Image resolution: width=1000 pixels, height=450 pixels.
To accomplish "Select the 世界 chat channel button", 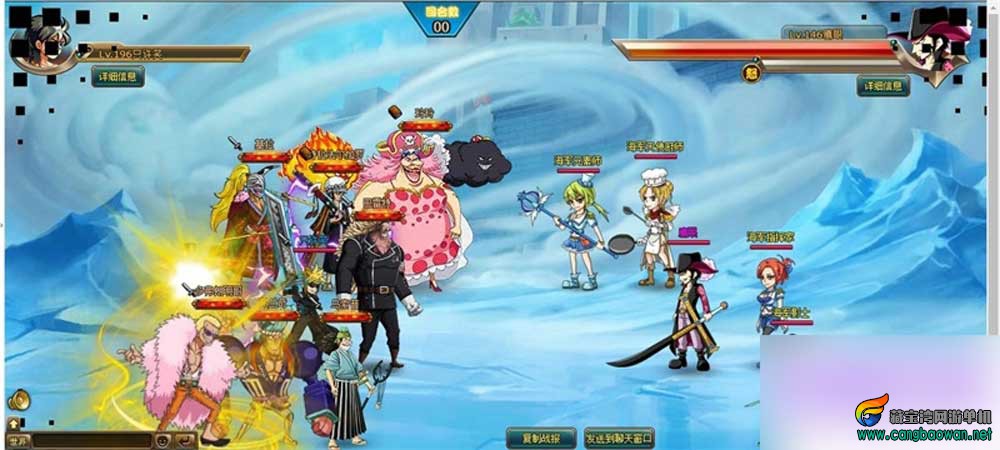I will click(x=17, y=440).
